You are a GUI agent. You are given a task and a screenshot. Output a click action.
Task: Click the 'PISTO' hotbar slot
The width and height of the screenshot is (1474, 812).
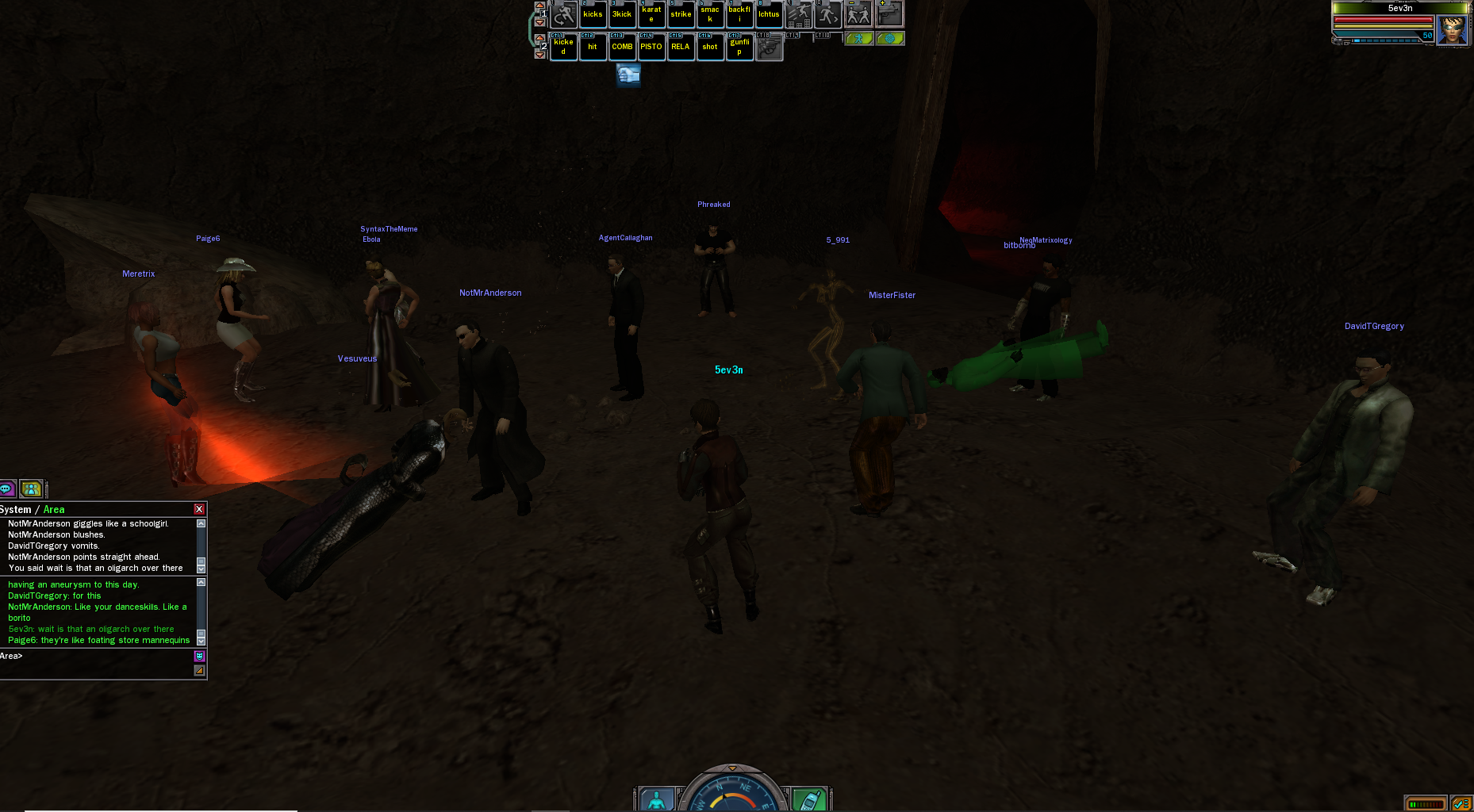pyautogui.click(x=651, y=47)
